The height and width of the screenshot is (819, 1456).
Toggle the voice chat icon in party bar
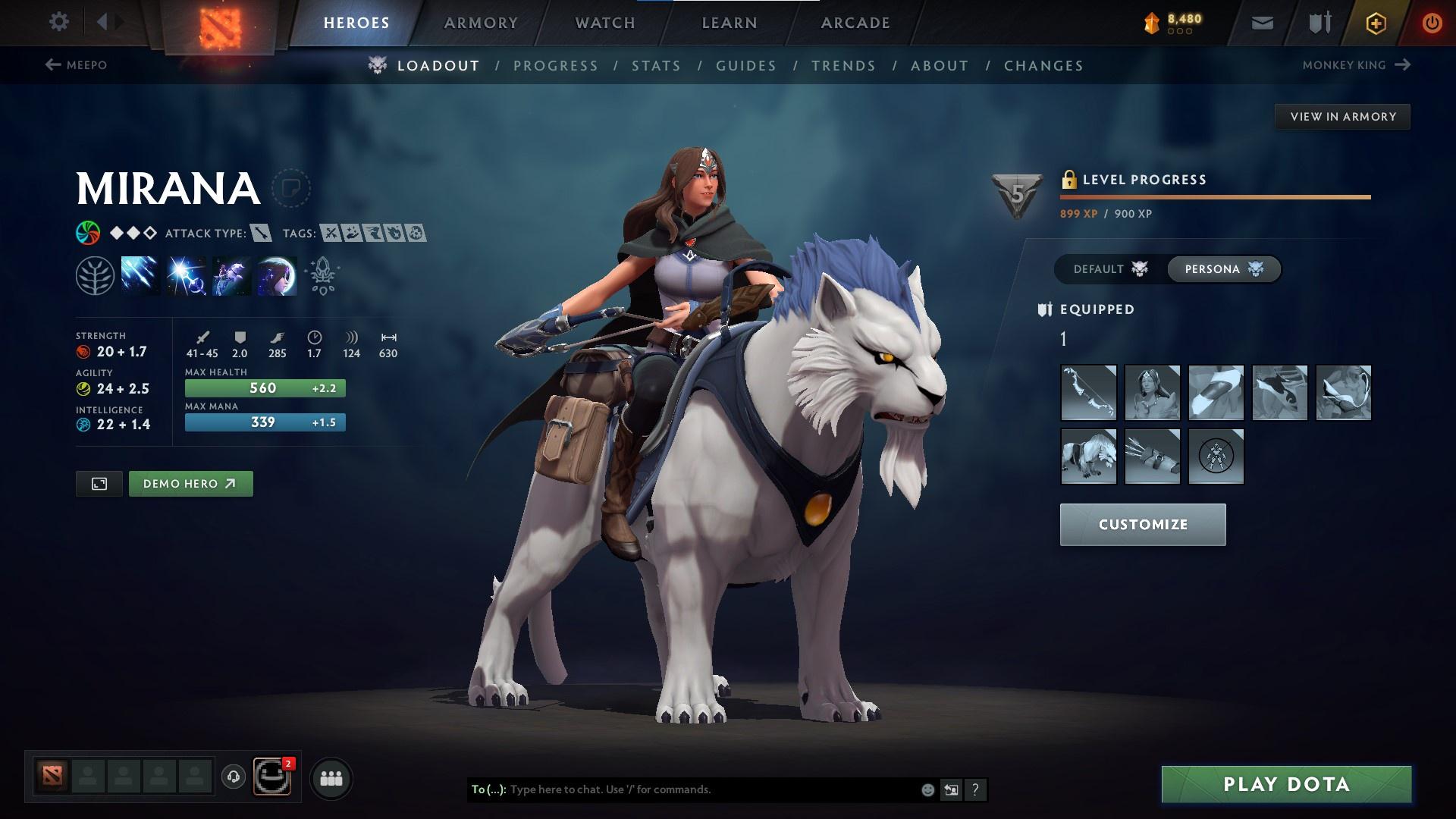[233, 777]
